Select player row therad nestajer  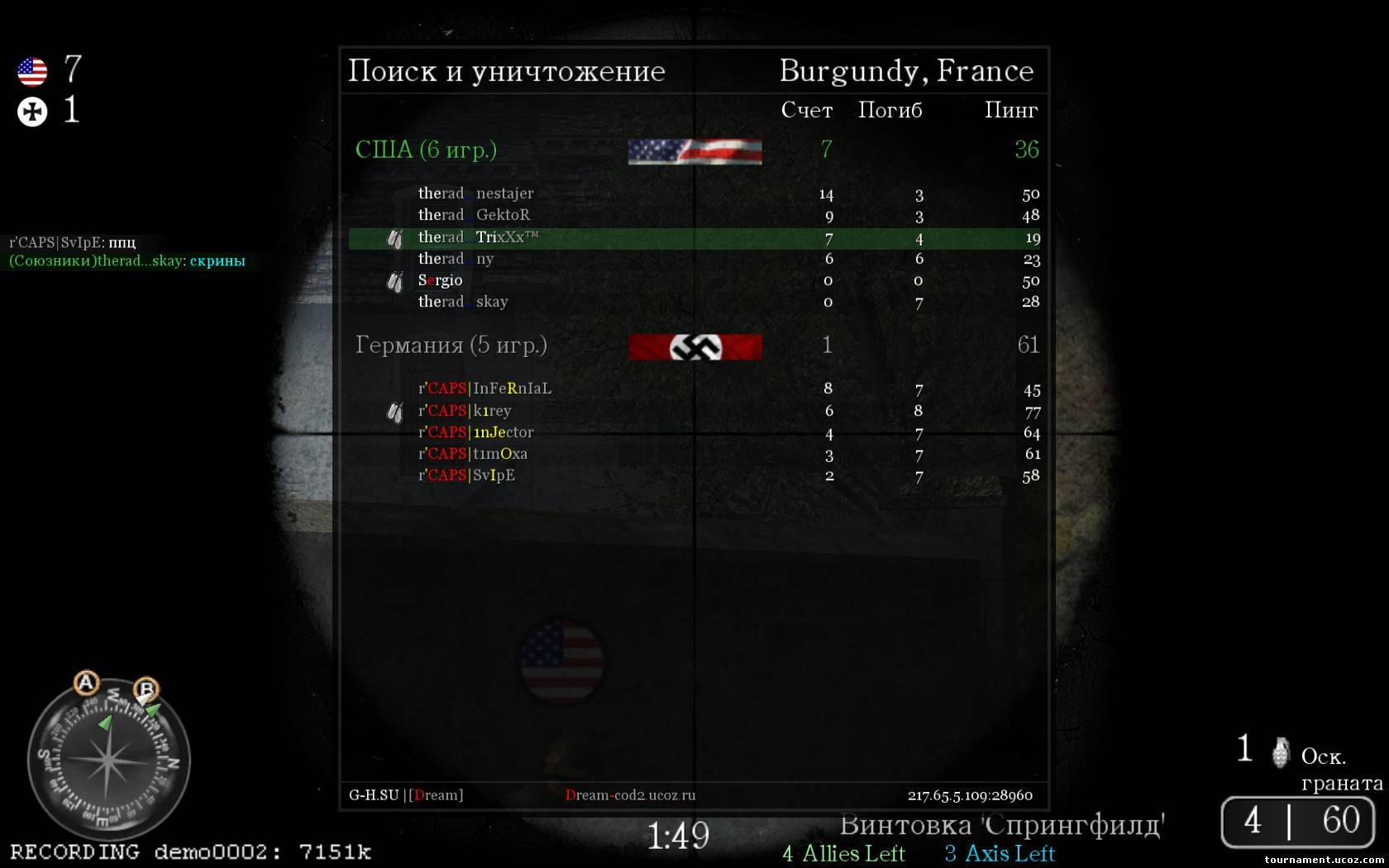[x=476, y=193]
